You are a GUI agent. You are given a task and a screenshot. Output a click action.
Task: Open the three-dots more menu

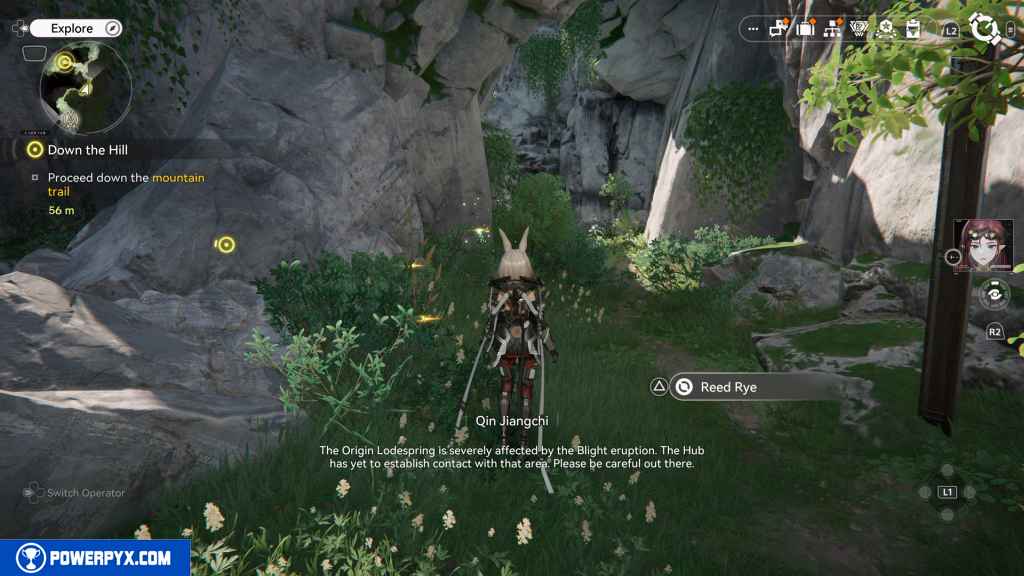753,29
